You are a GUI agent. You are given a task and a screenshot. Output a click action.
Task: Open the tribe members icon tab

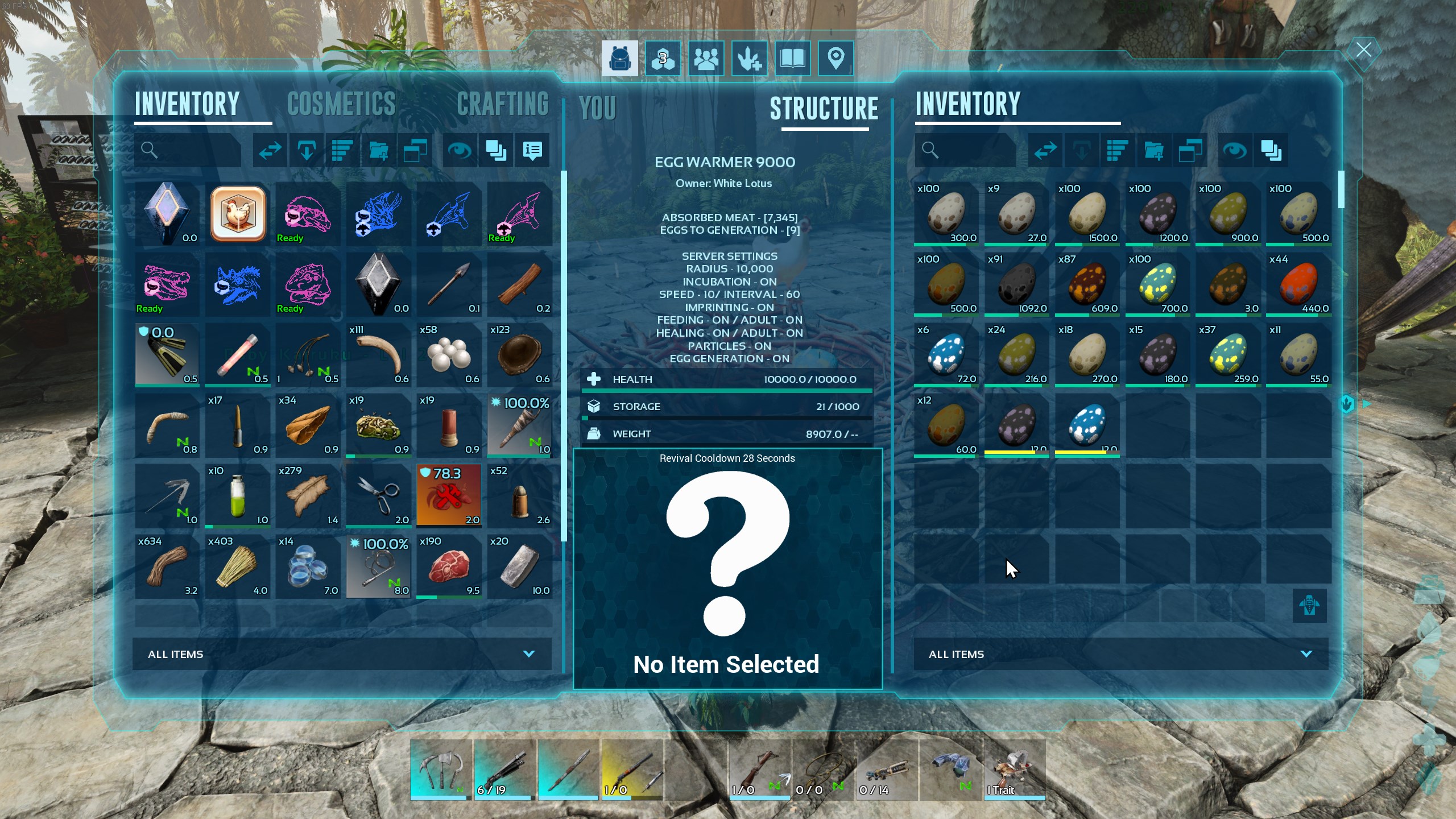(706, 58)
